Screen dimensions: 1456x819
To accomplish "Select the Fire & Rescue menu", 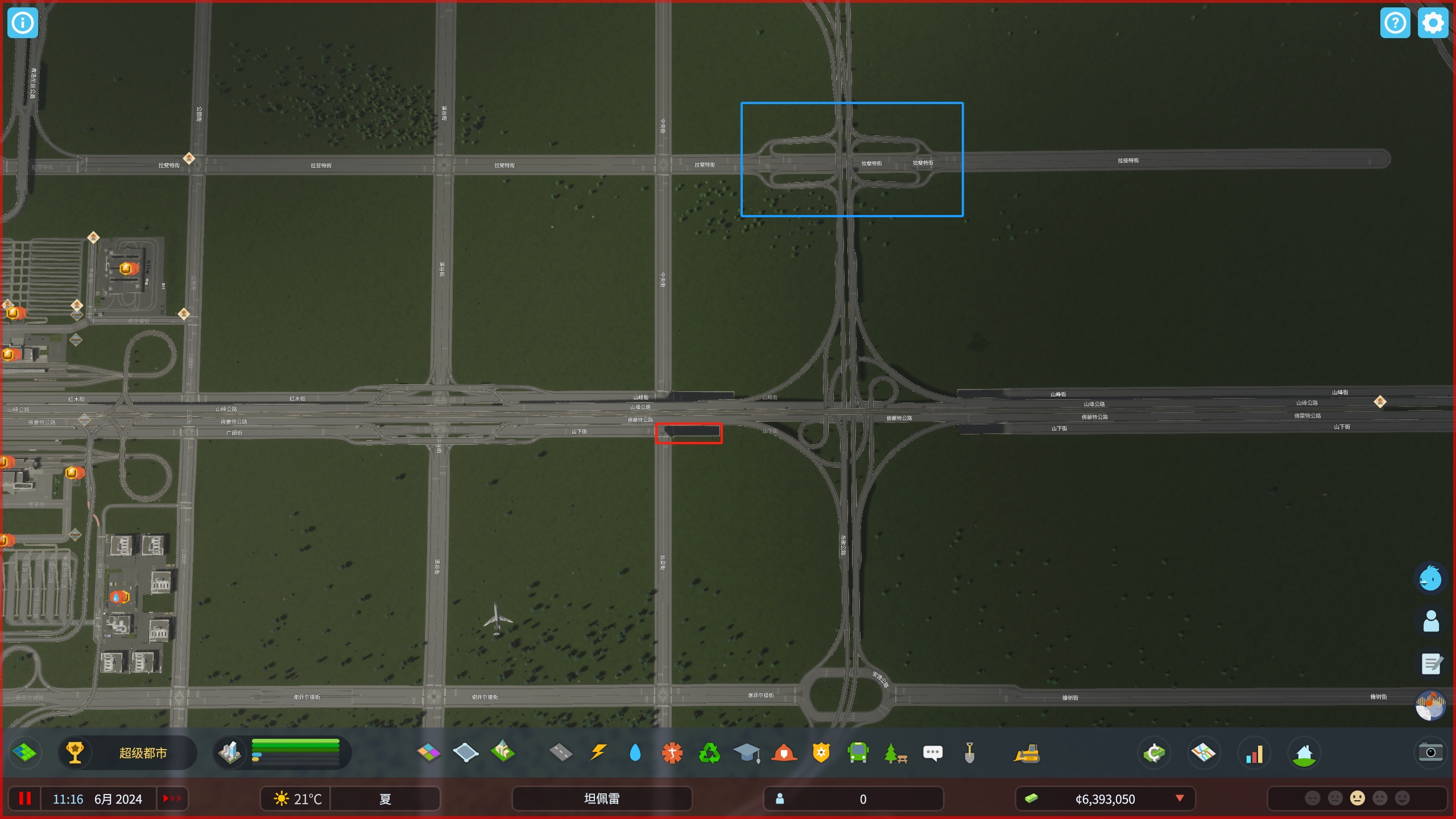I will 784,752.
